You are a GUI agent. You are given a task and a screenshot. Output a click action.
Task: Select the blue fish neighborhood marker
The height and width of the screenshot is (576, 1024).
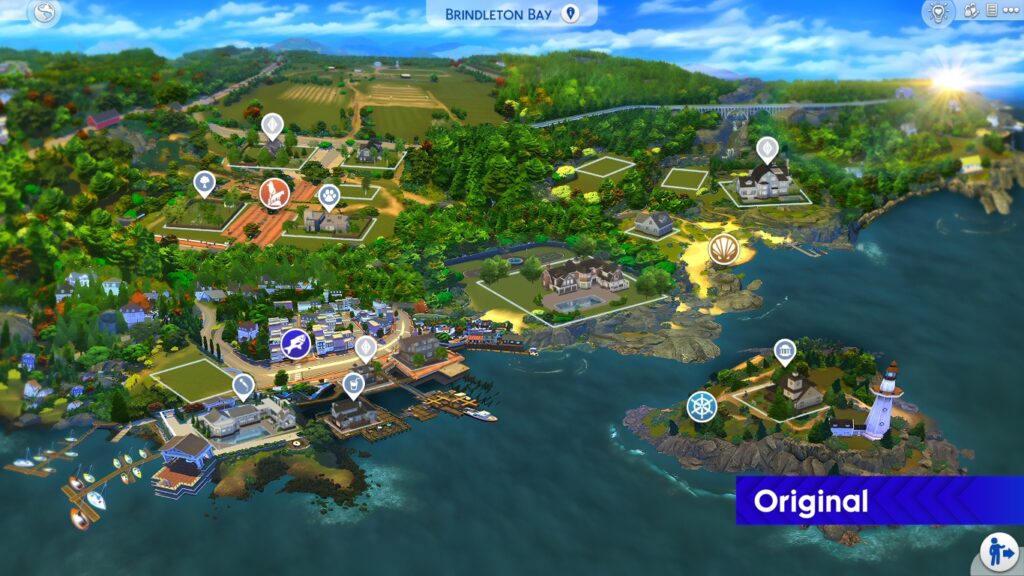295,344
